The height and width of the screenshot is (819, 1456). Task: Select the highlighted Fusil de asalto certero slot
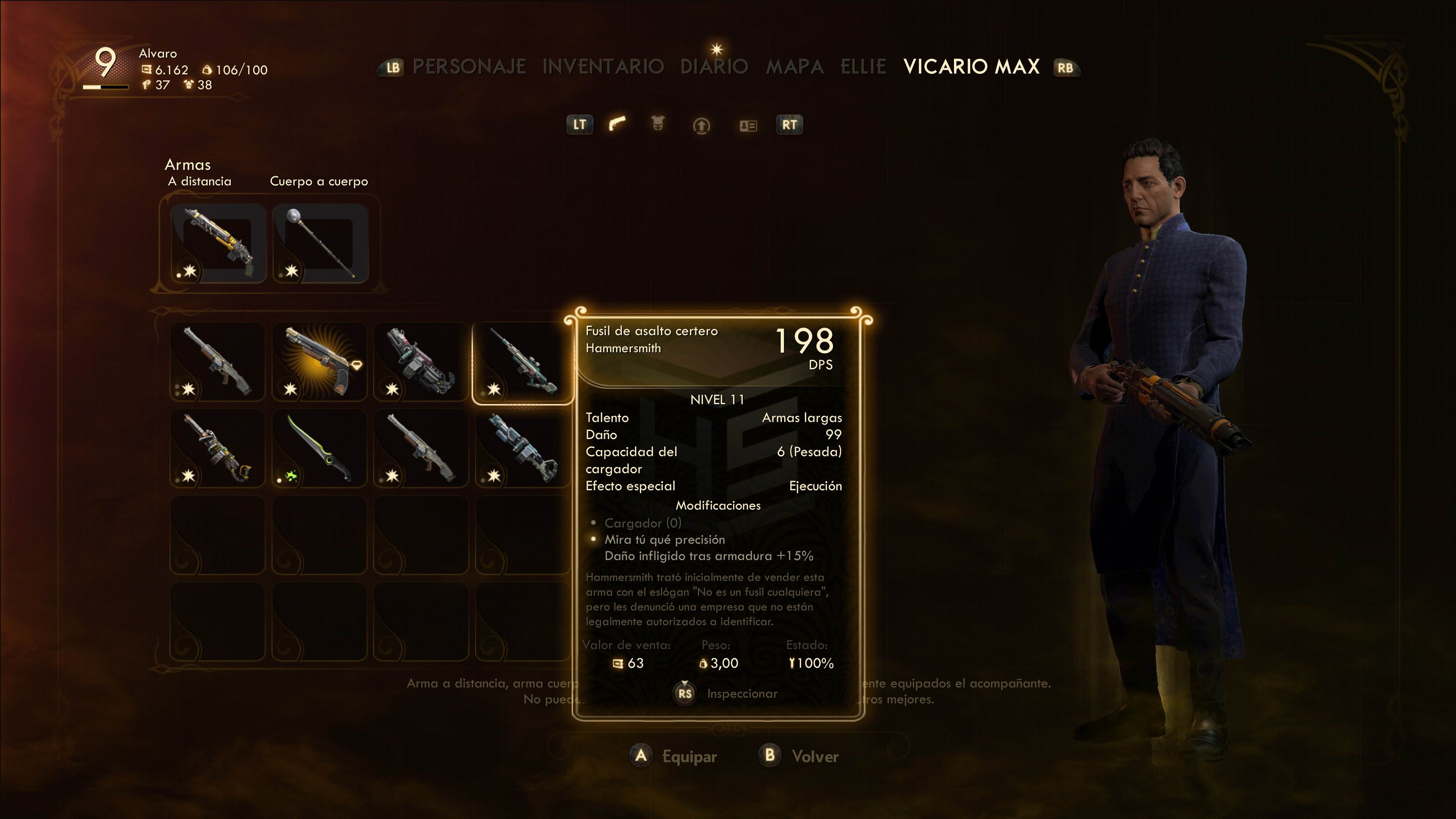pyautogui.click(x=523, y=362)
